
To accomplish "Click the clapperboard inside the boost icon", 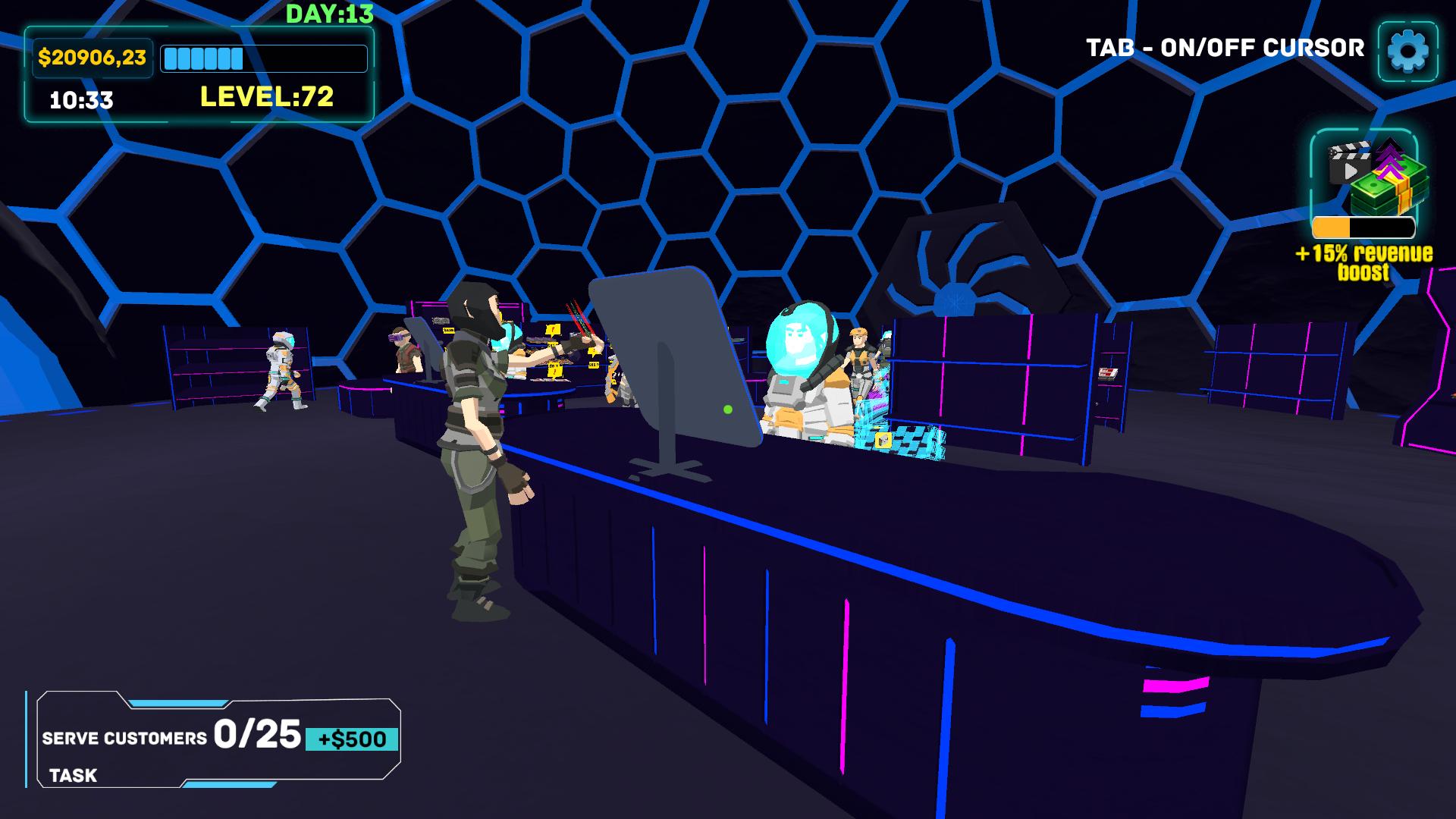I will coord(1349,161).
